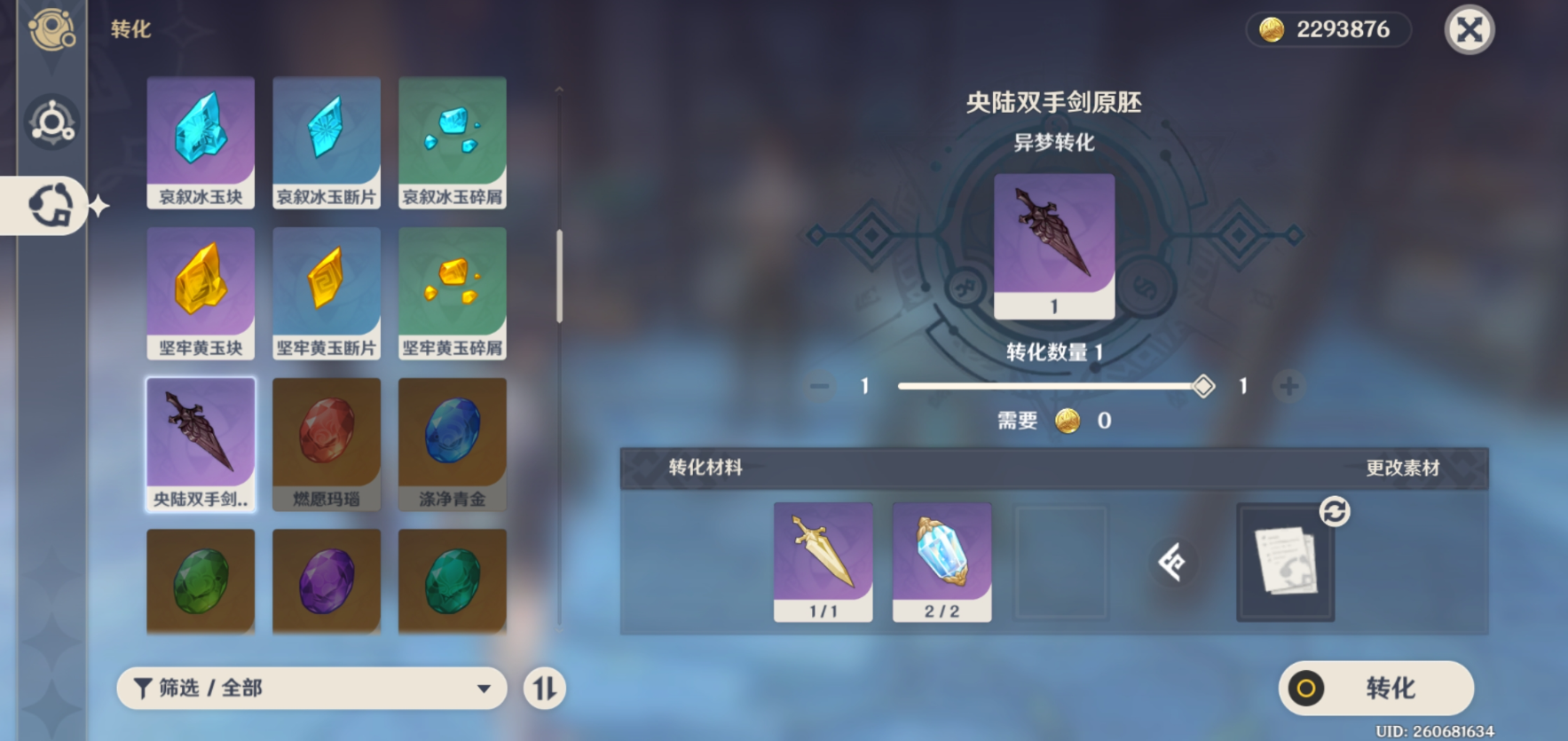Select the 哀叙冰玉块 item
The width and height of the screenshot is (1568, 741).
click(201, 142)
